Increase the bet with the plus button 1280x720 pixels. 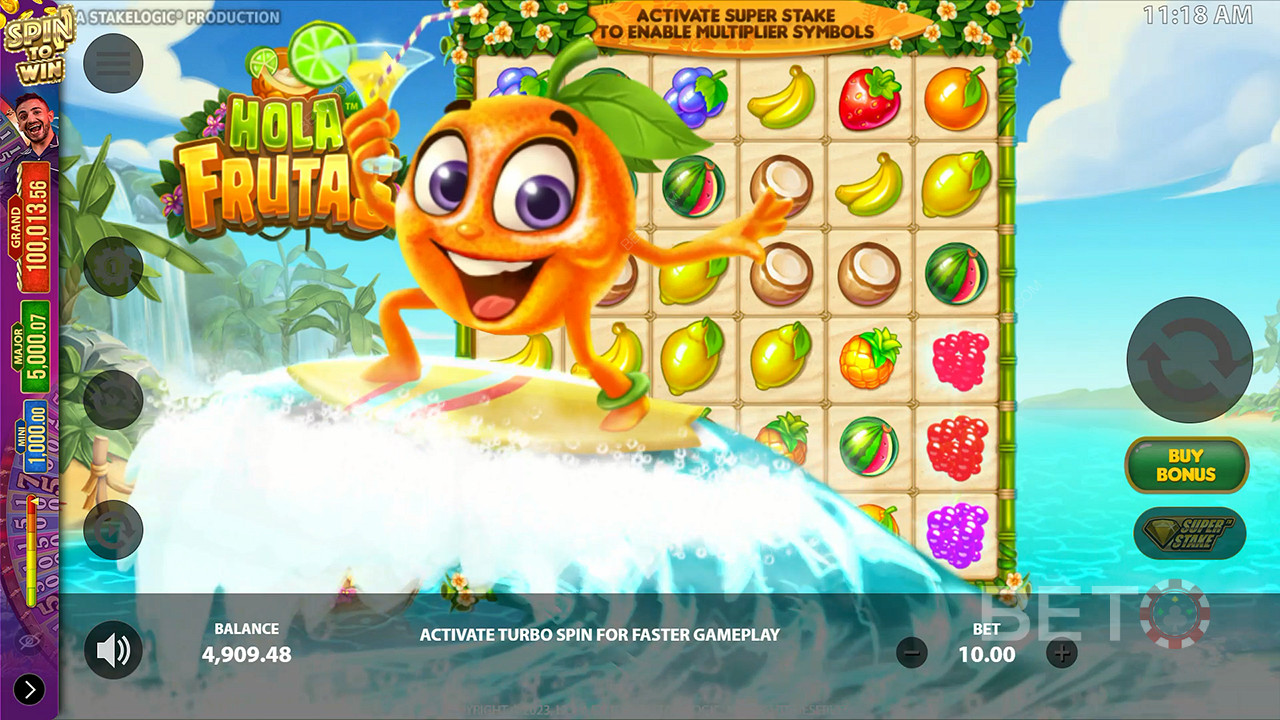point(1062,654)
